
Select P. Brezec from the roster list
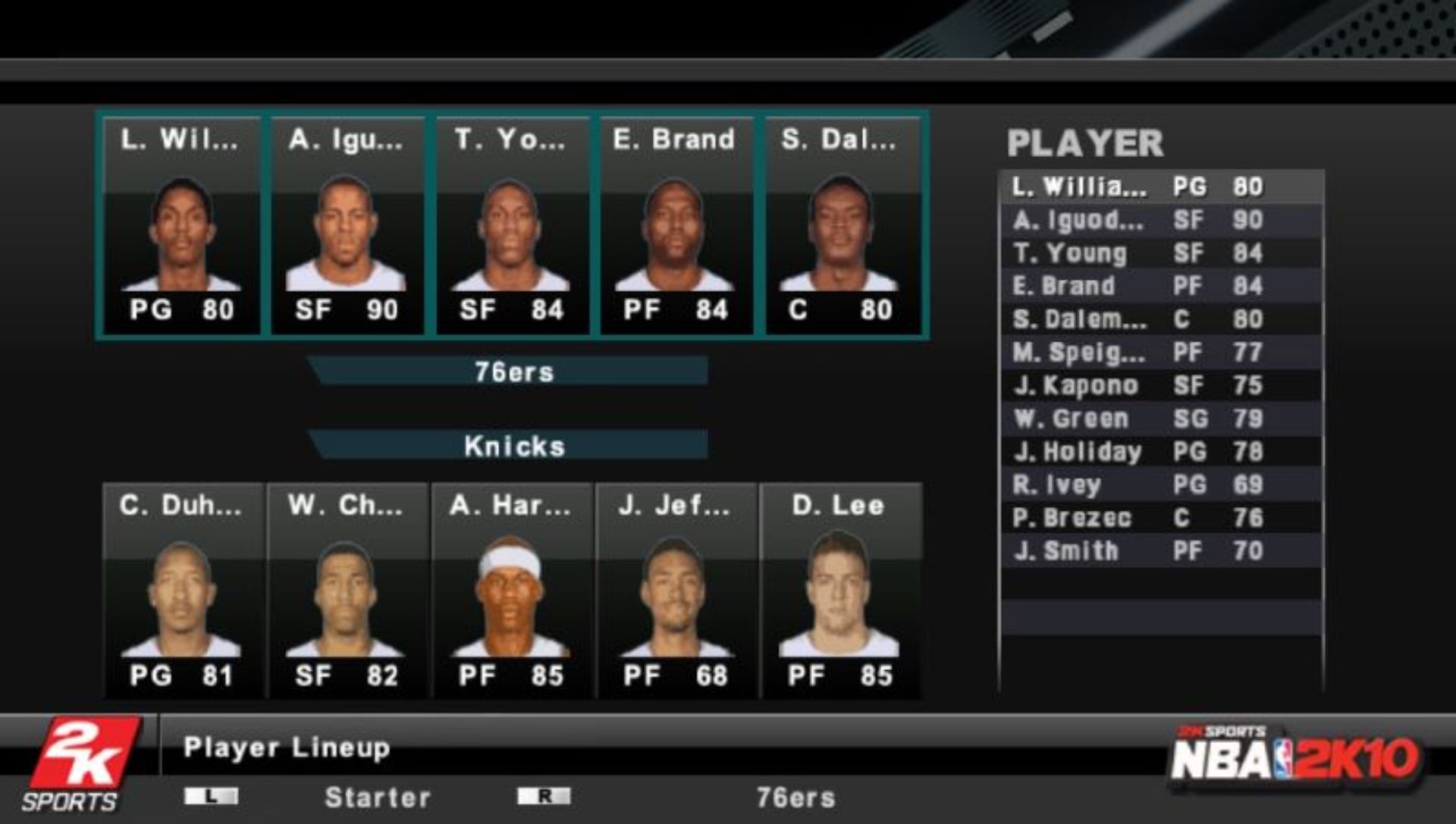pos(1137,518)
